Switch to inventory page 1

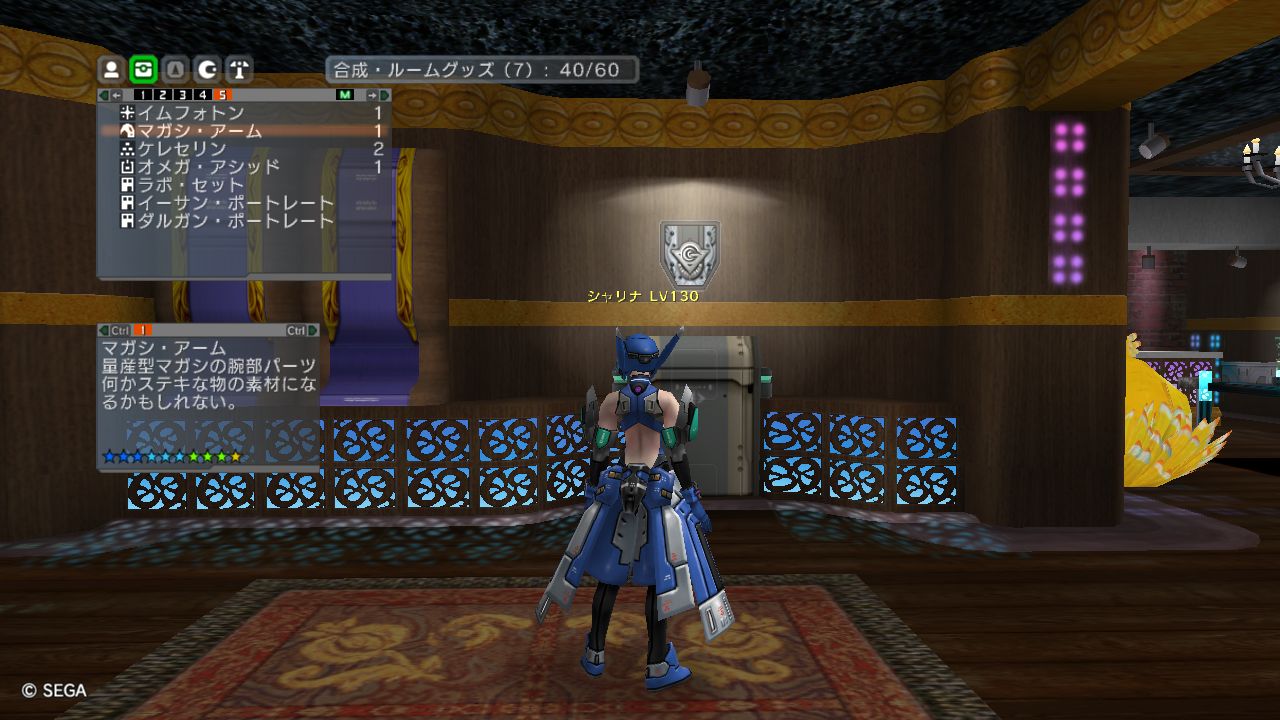pyautogui.click(x=141, y=95)
